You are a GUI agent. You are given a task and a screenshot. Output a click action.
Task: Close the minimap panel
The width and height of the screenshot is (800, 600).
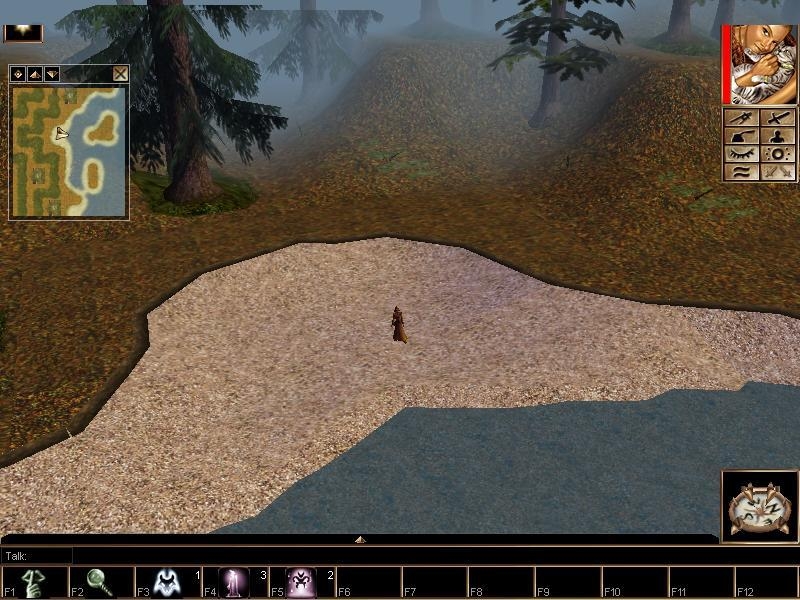(120, 73)
